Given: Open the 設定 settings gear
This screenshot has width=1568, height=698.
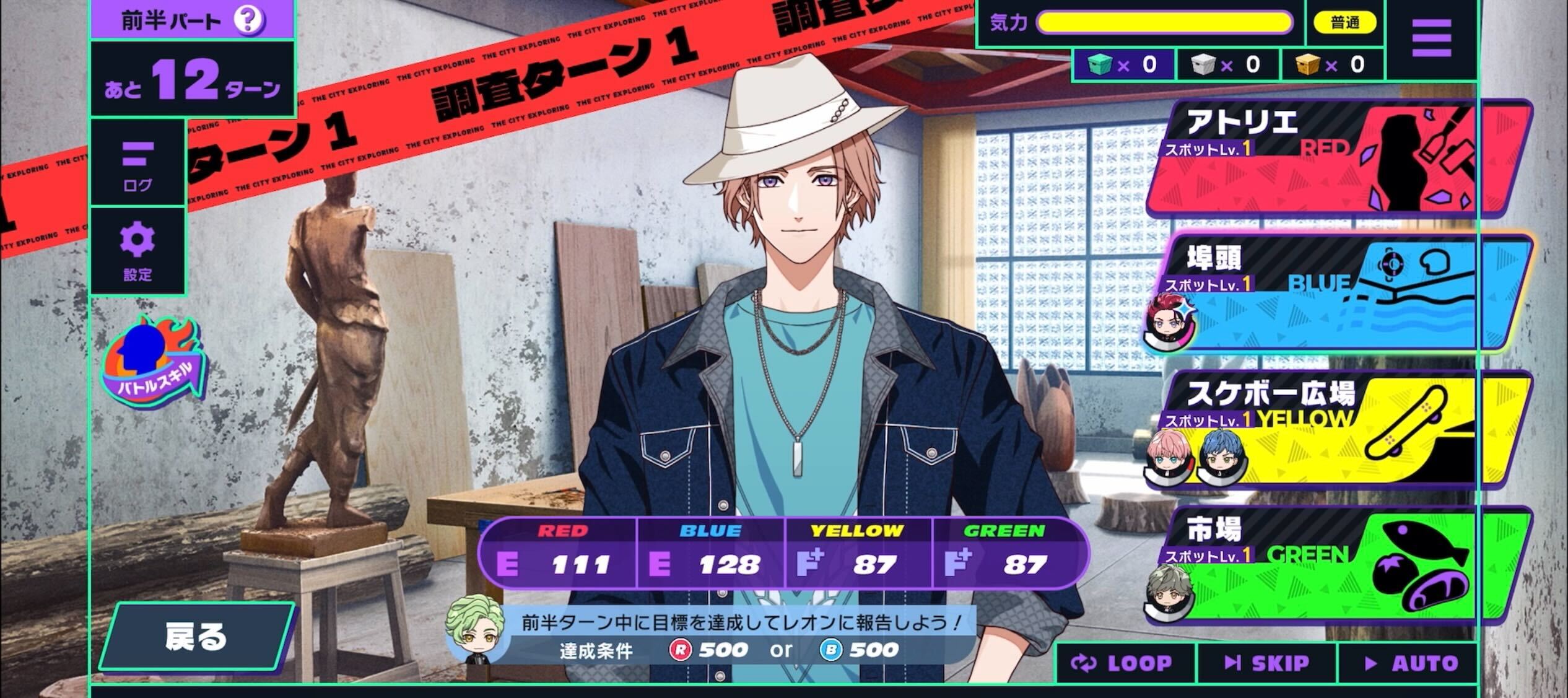Looking at the screenshot, I should (137, 251).
